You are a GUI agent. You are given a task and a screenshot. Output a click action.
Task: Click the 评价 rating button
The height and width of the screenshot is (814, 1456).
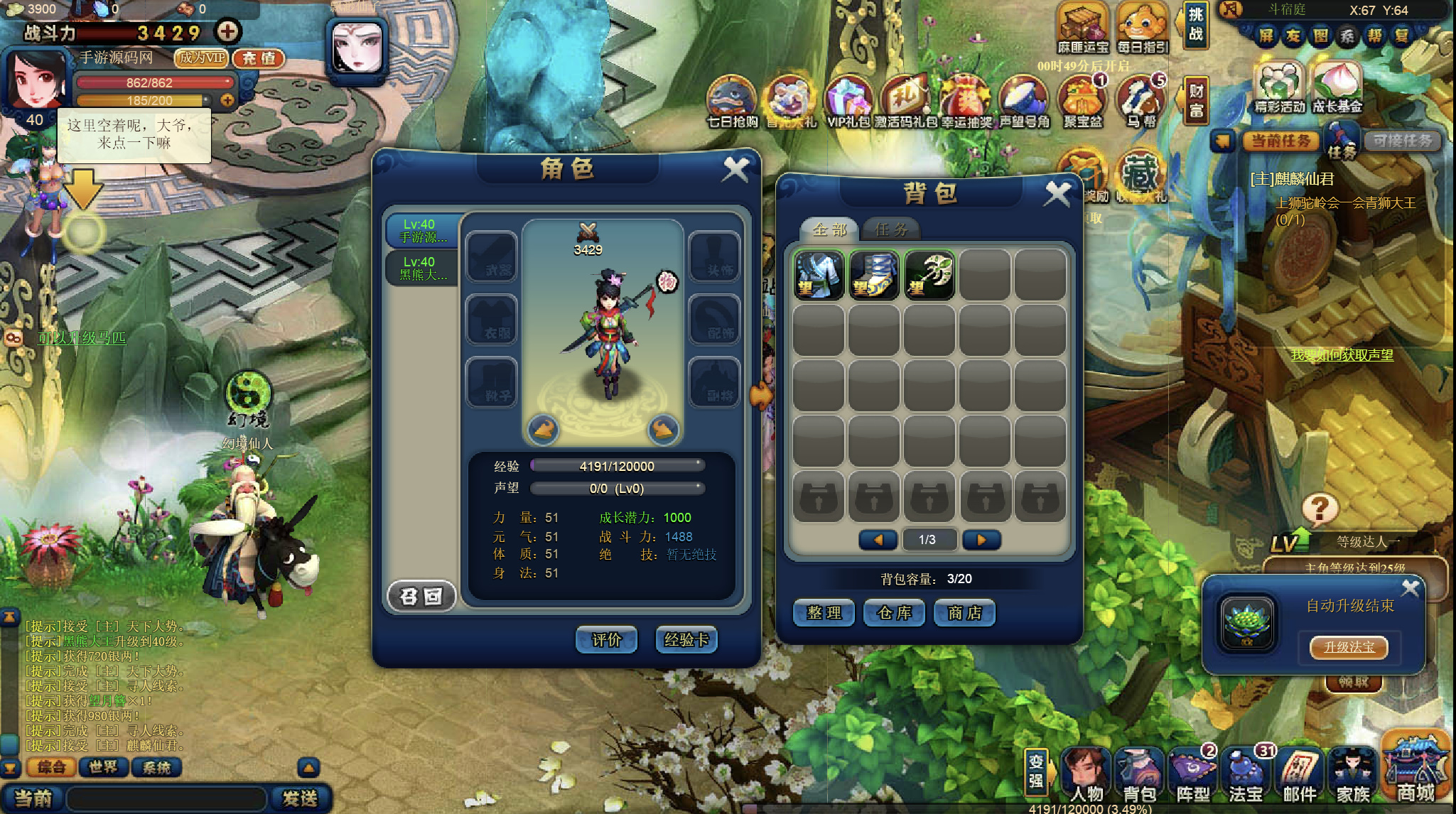[x=606, y=640]
